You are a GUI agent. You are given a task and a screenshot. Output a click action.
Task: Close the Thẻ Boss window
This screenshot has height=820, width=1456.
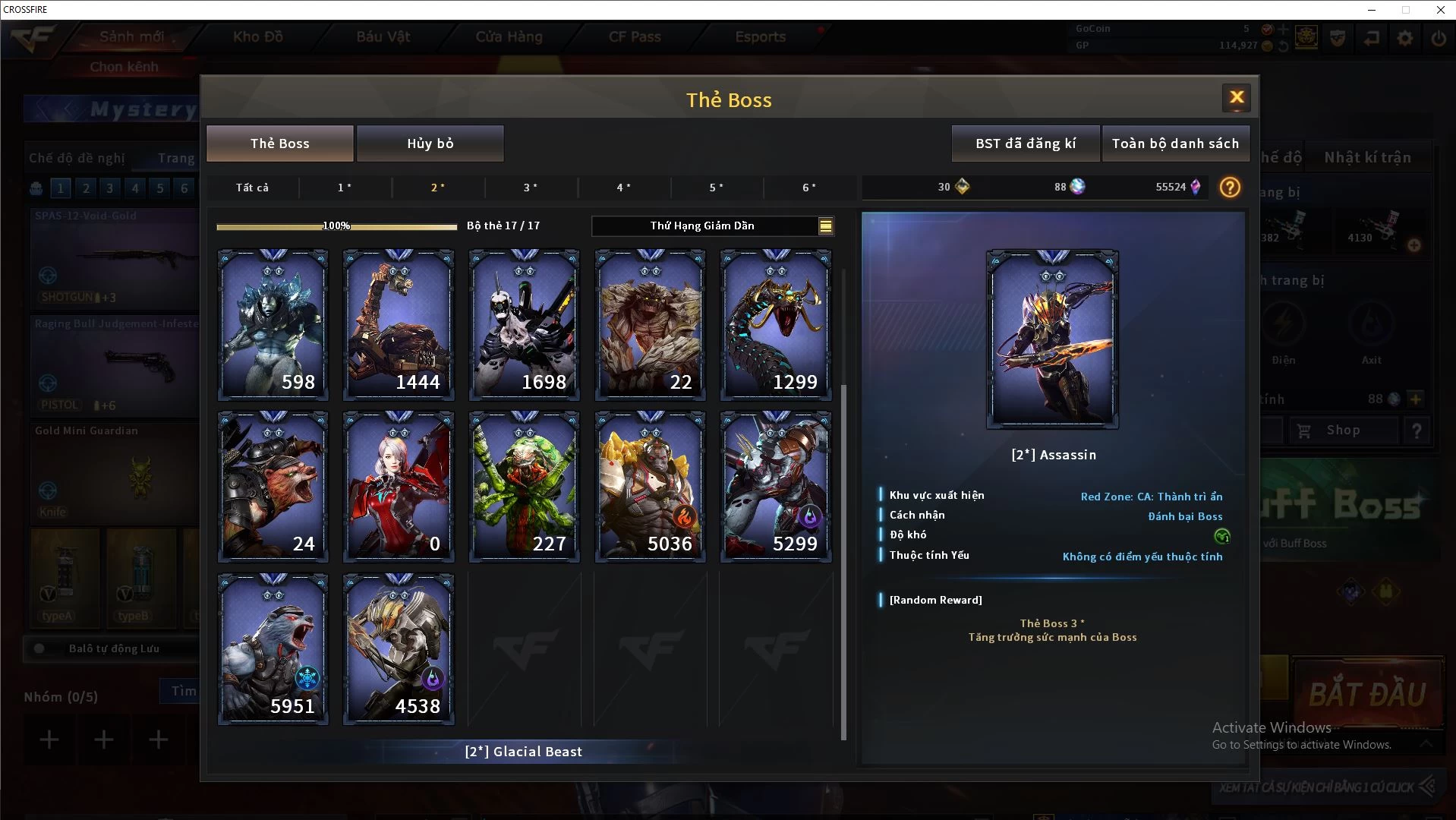tap(1237, 98)
